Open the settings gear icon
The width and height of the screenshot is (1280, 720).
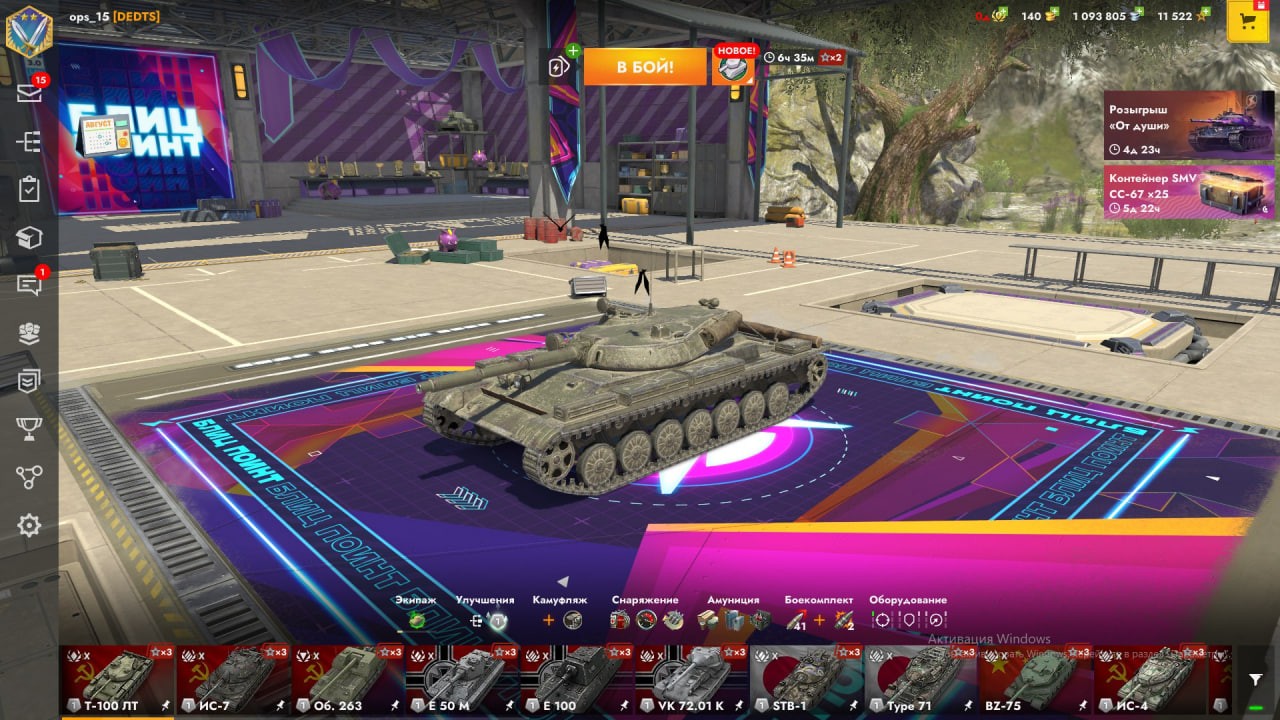(x=29, y=525)
